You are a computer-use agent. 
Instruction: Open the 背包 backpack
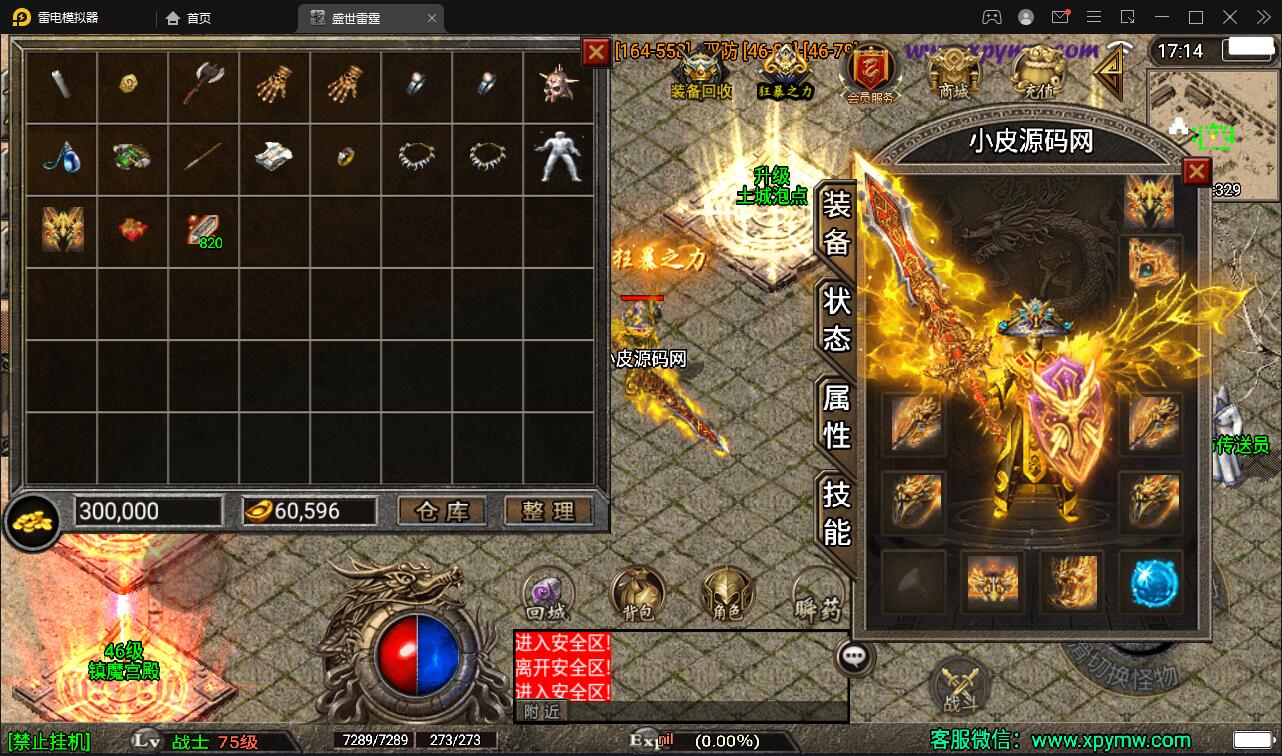[x=637, y=592]
